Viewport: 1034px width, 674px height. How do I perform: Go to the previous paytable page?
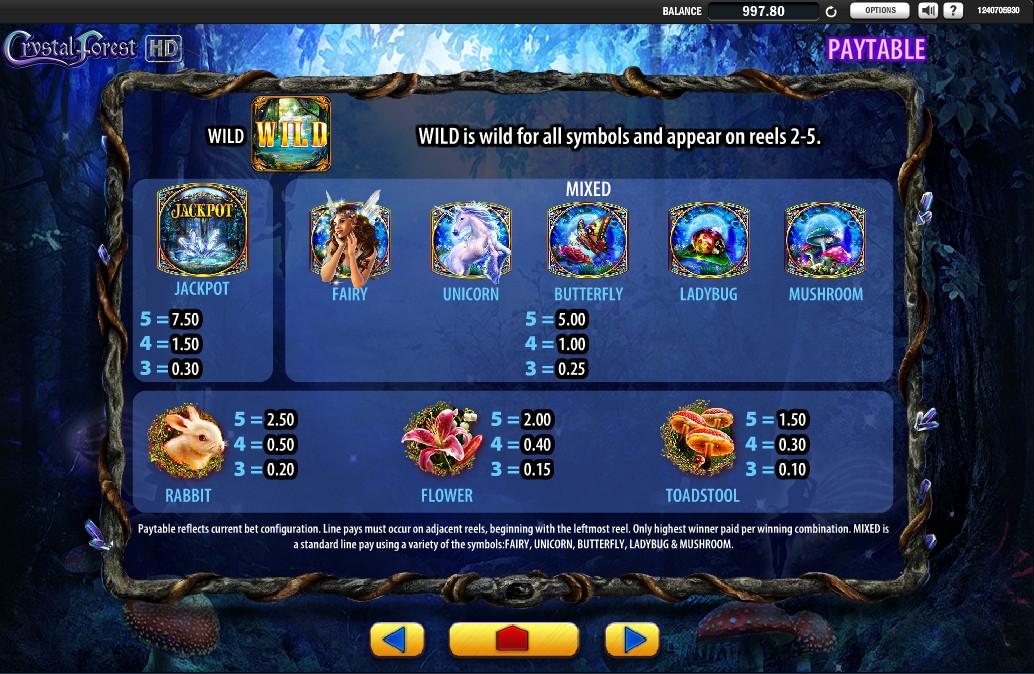click(397, 639)
